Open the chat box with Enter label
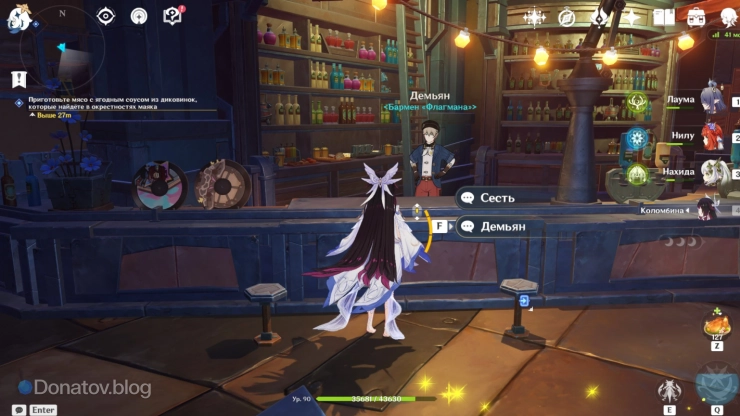This screenshot has height=416, width=740. [36, 409]
